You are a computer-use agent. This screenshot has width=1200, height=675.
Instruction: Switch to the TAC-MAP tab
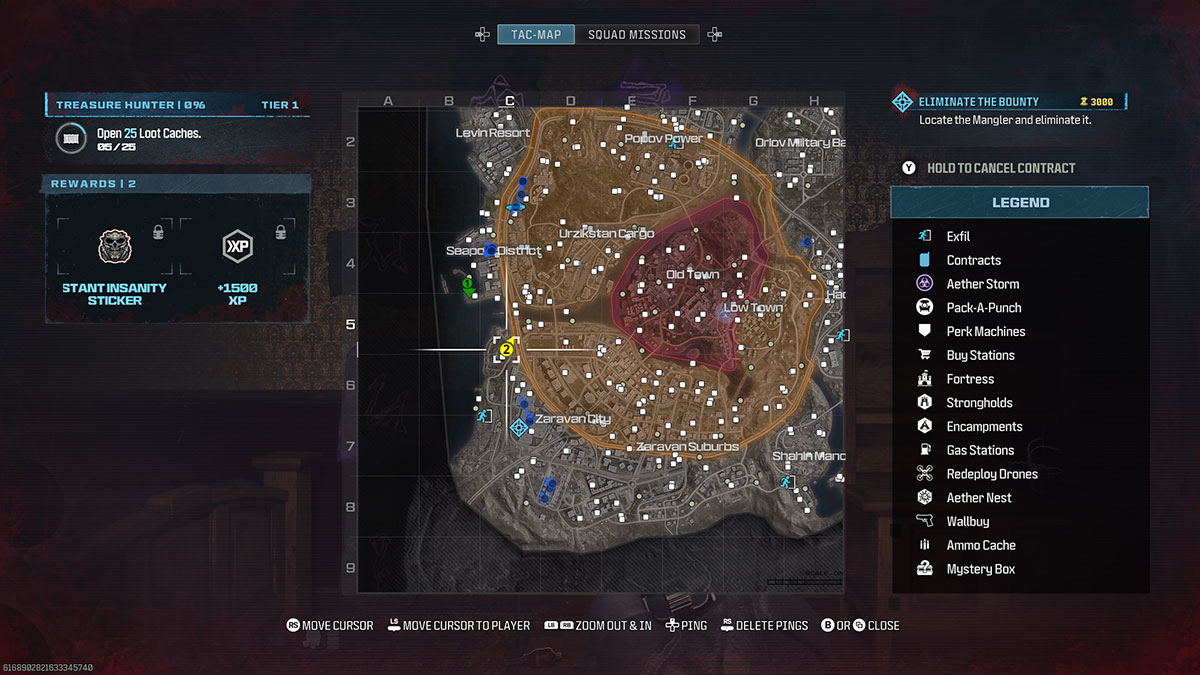tap(536, 35)
